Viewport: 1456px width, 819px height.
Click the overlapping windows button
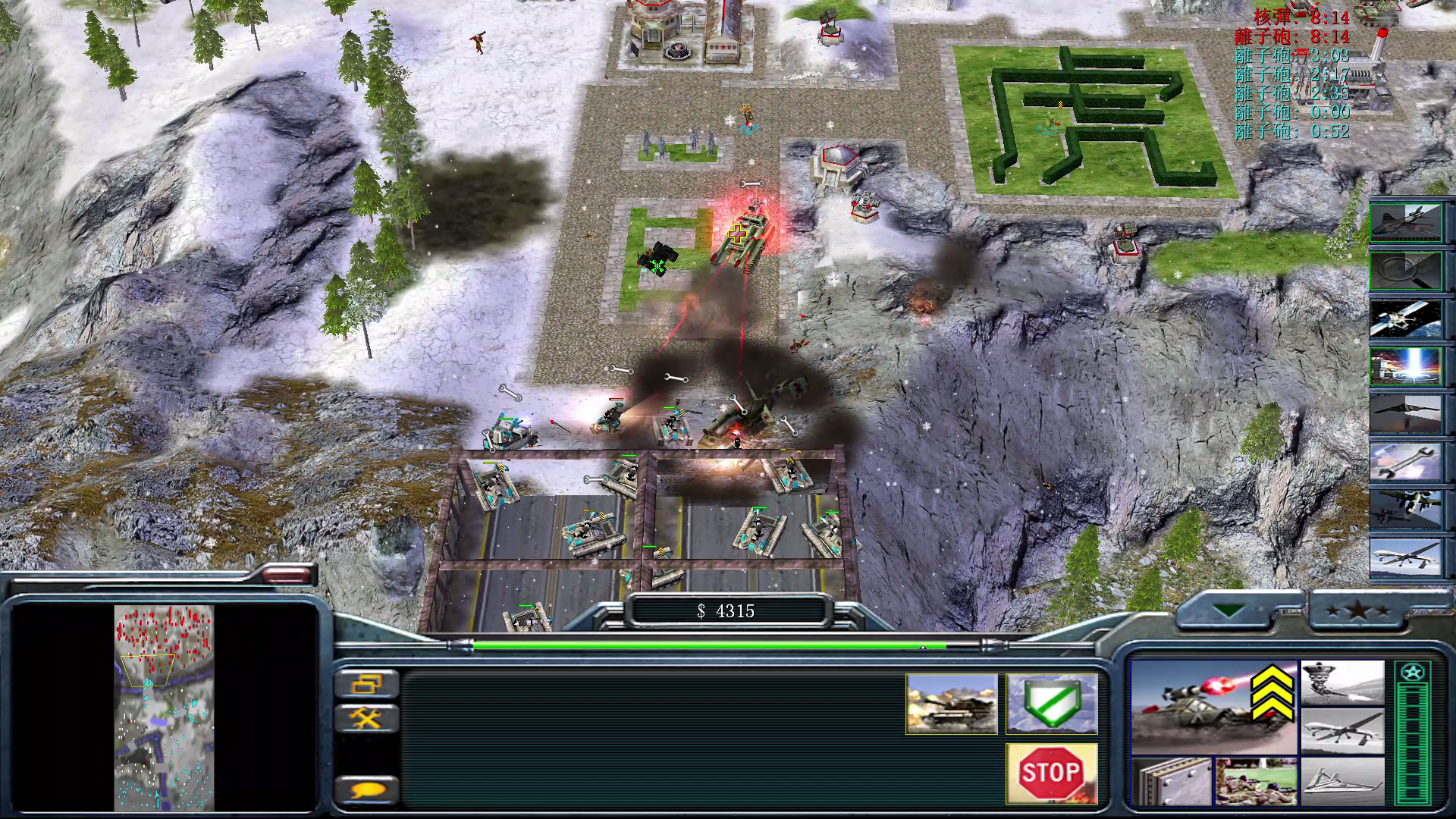point(366,683)
